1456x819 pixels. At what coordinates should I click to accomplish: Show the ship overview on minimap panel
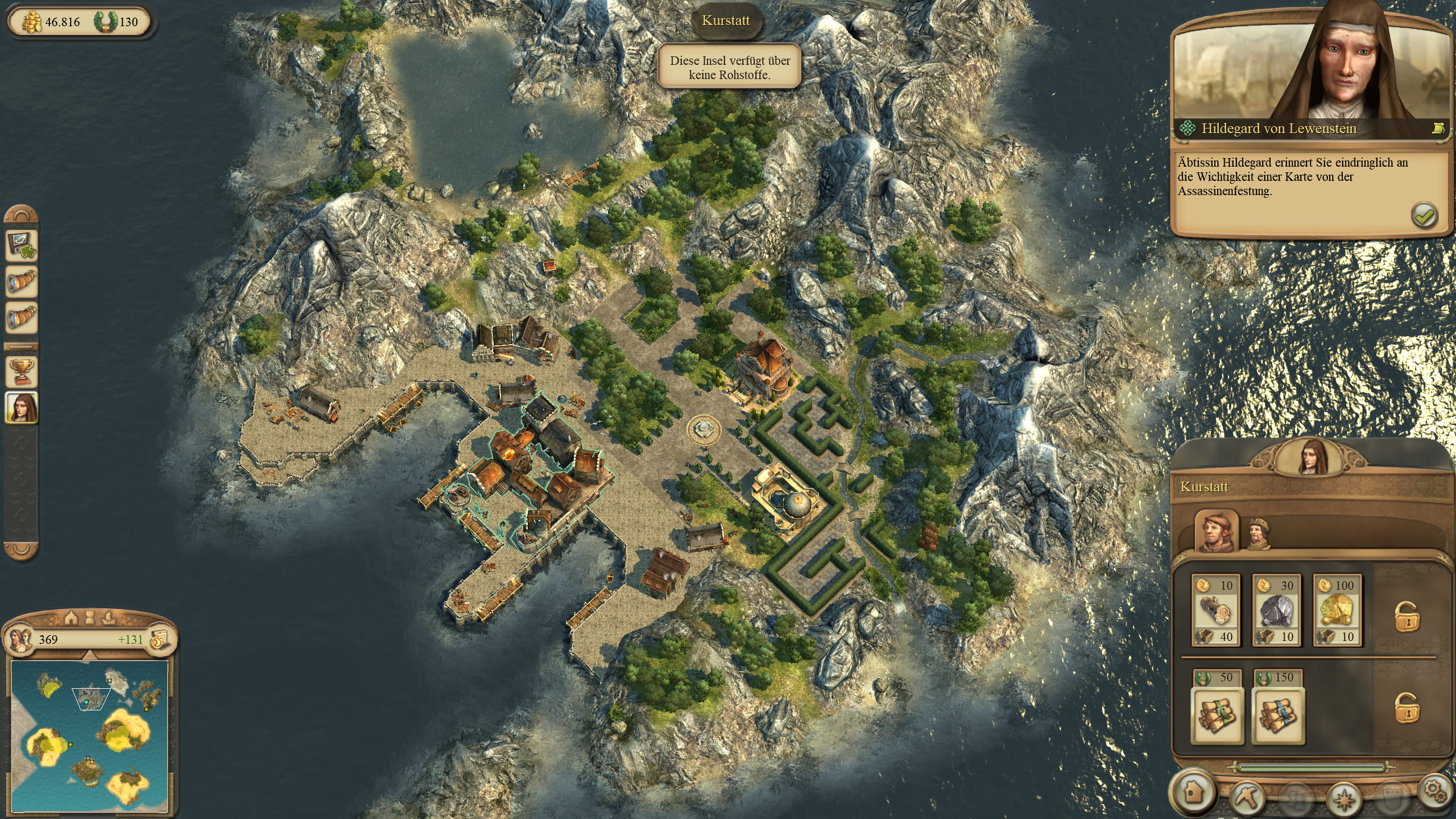[107, 617]
